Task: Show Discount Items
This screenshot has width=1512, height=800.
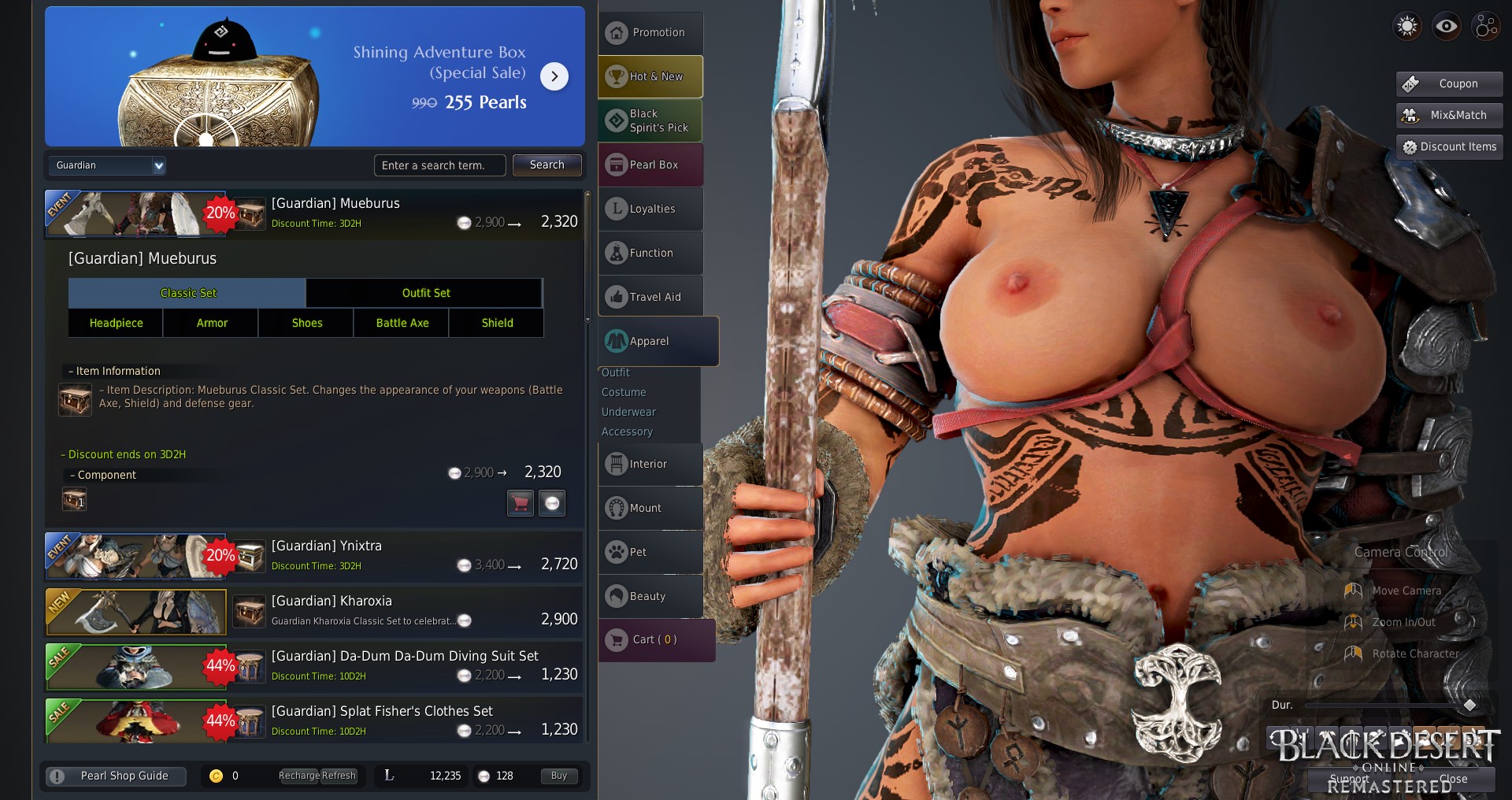Action: pyautogui.click(x=1449, y=146)
